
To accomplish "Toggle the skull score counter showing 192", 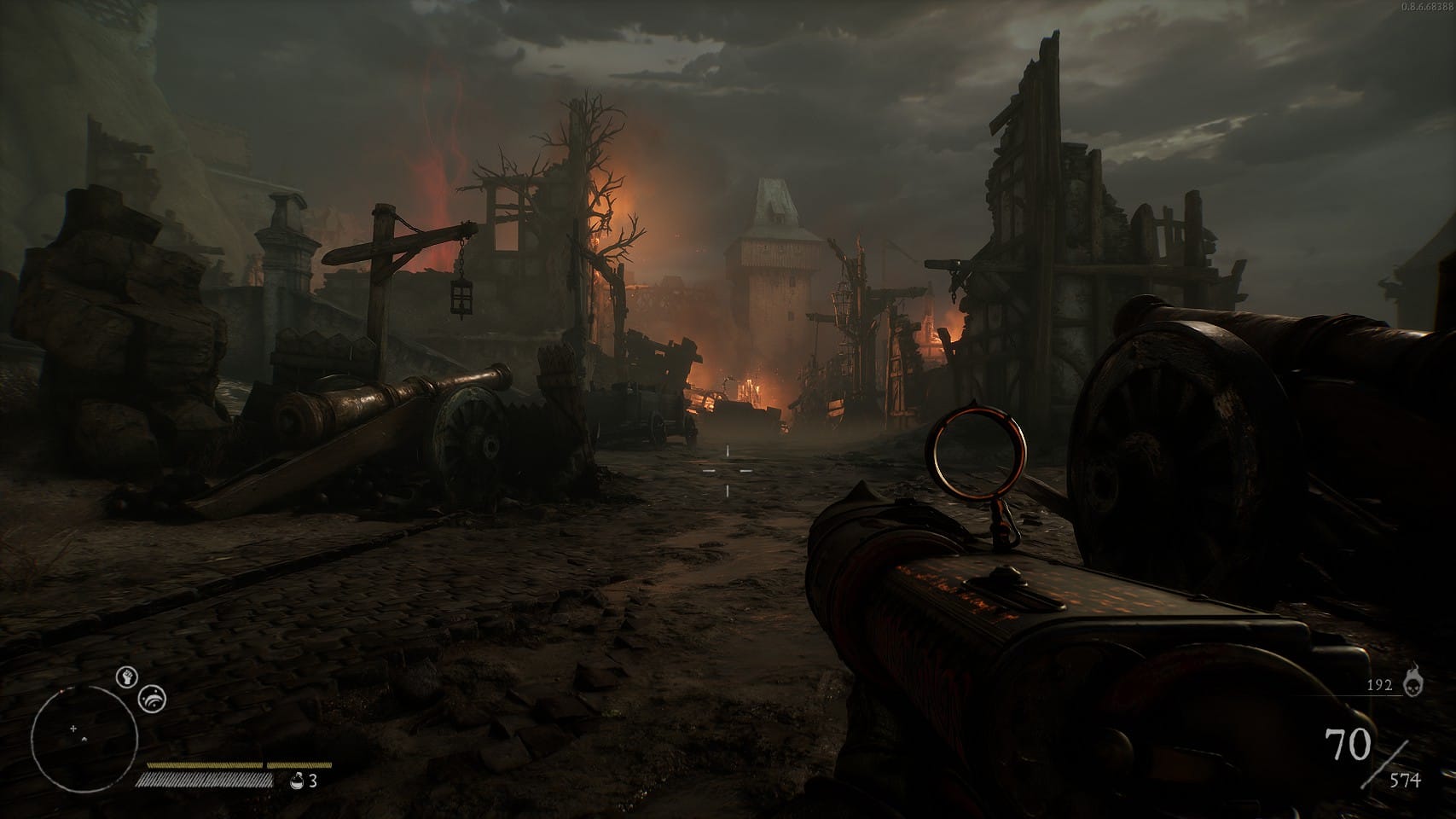I will pyautogui.click(x=1380, y=685).
